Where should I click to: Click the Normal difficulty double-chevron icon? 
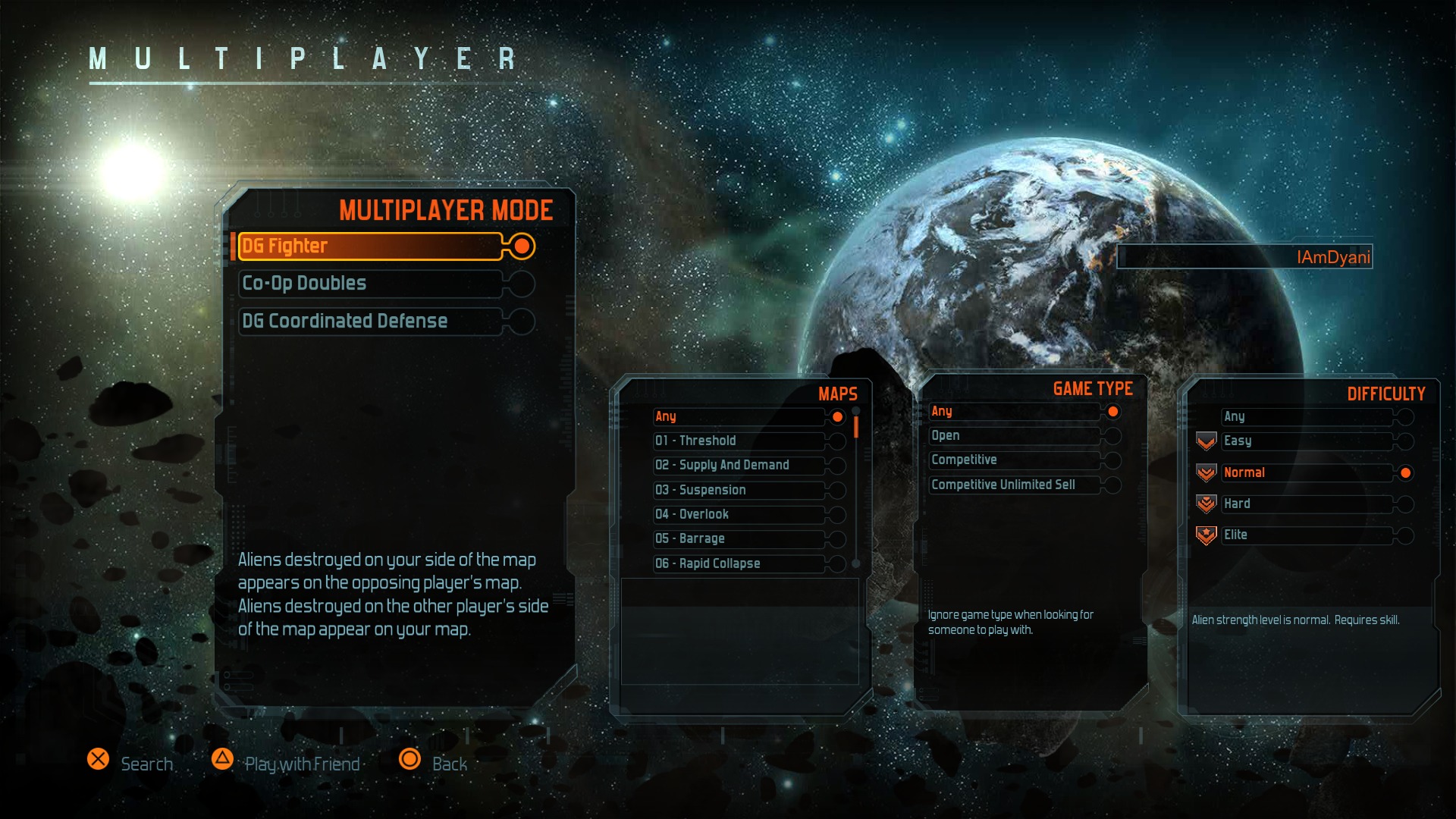(x=1206, y=472)
